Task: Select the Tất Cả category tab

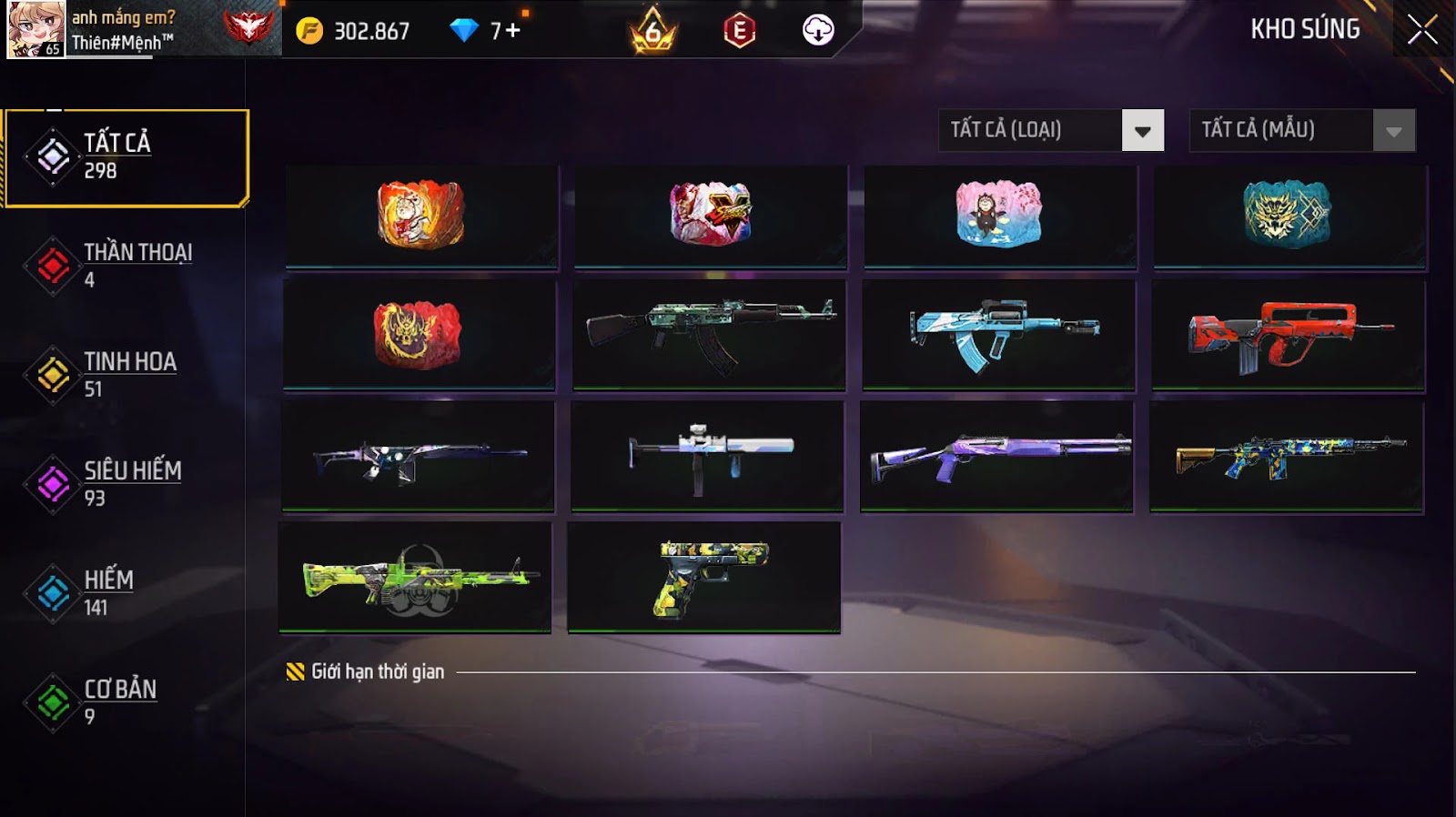Action: click(126, 158)
